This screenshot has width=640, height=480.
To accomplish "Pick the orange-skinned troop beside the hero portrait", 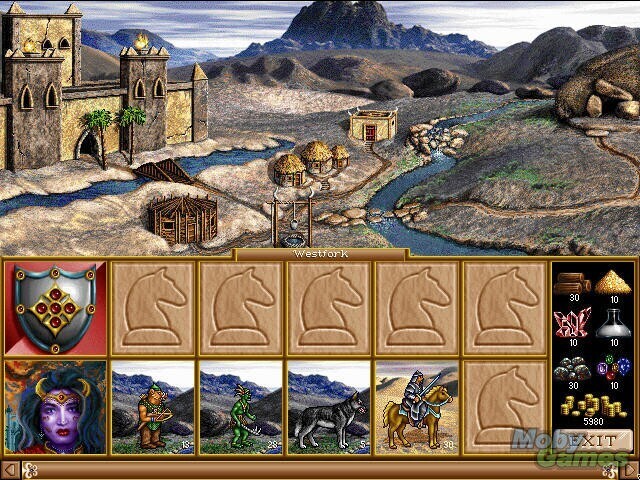I will coord(153,405).
